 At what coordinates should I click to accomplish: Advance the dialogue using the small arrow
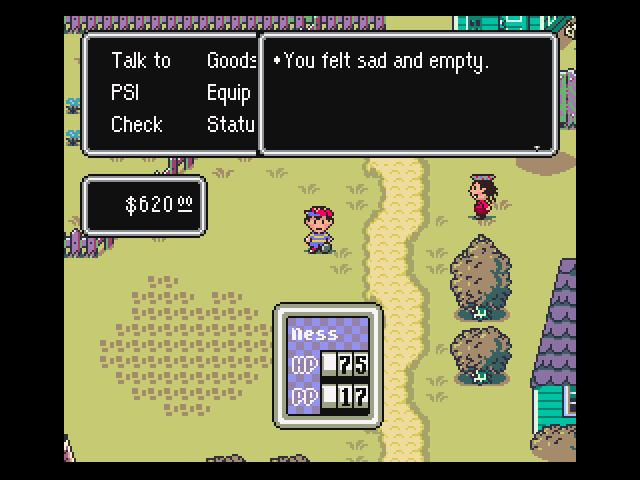coord(537,148)
